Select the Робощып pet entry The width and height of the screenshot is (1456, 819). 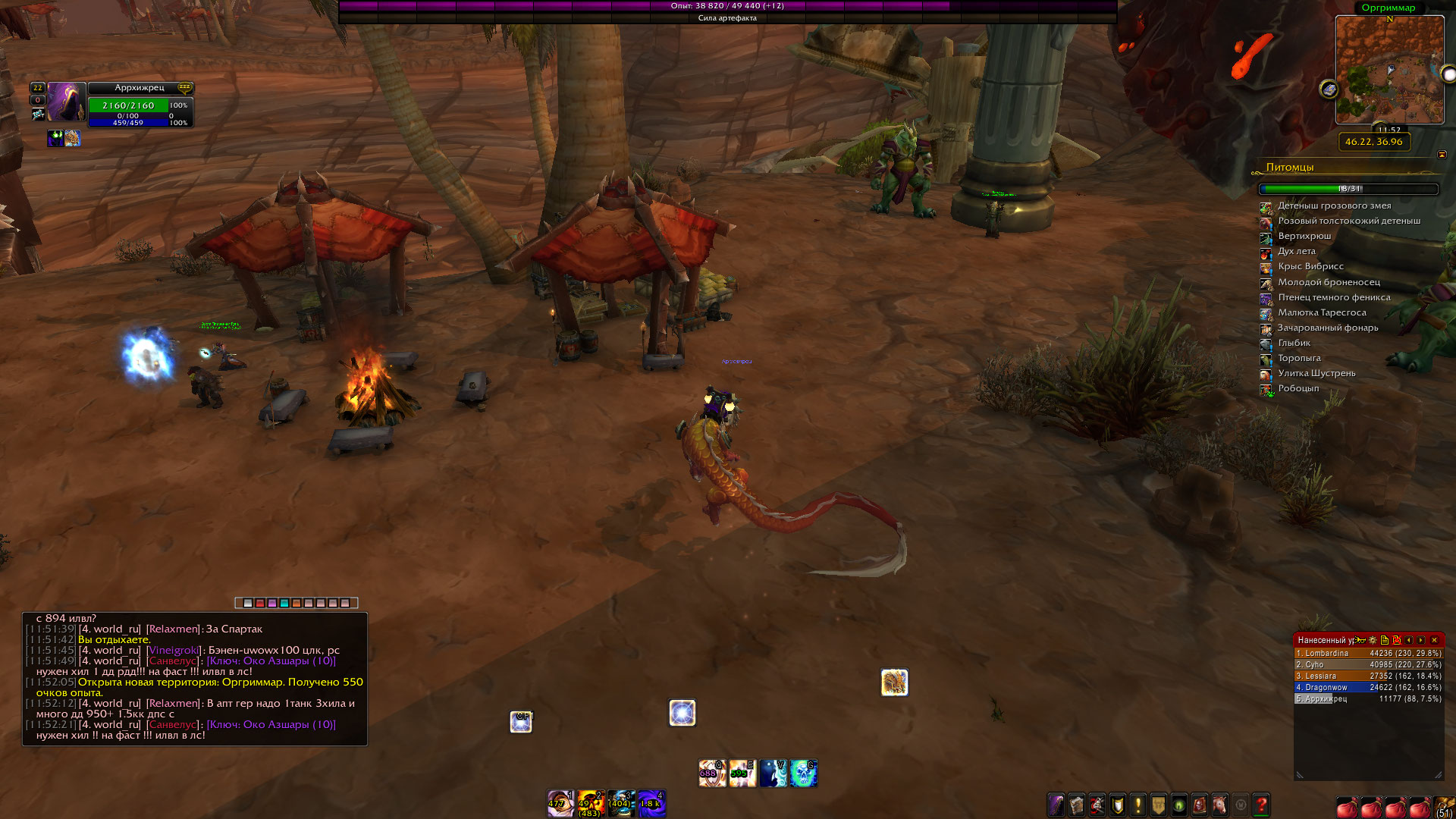click(1298, 389)
